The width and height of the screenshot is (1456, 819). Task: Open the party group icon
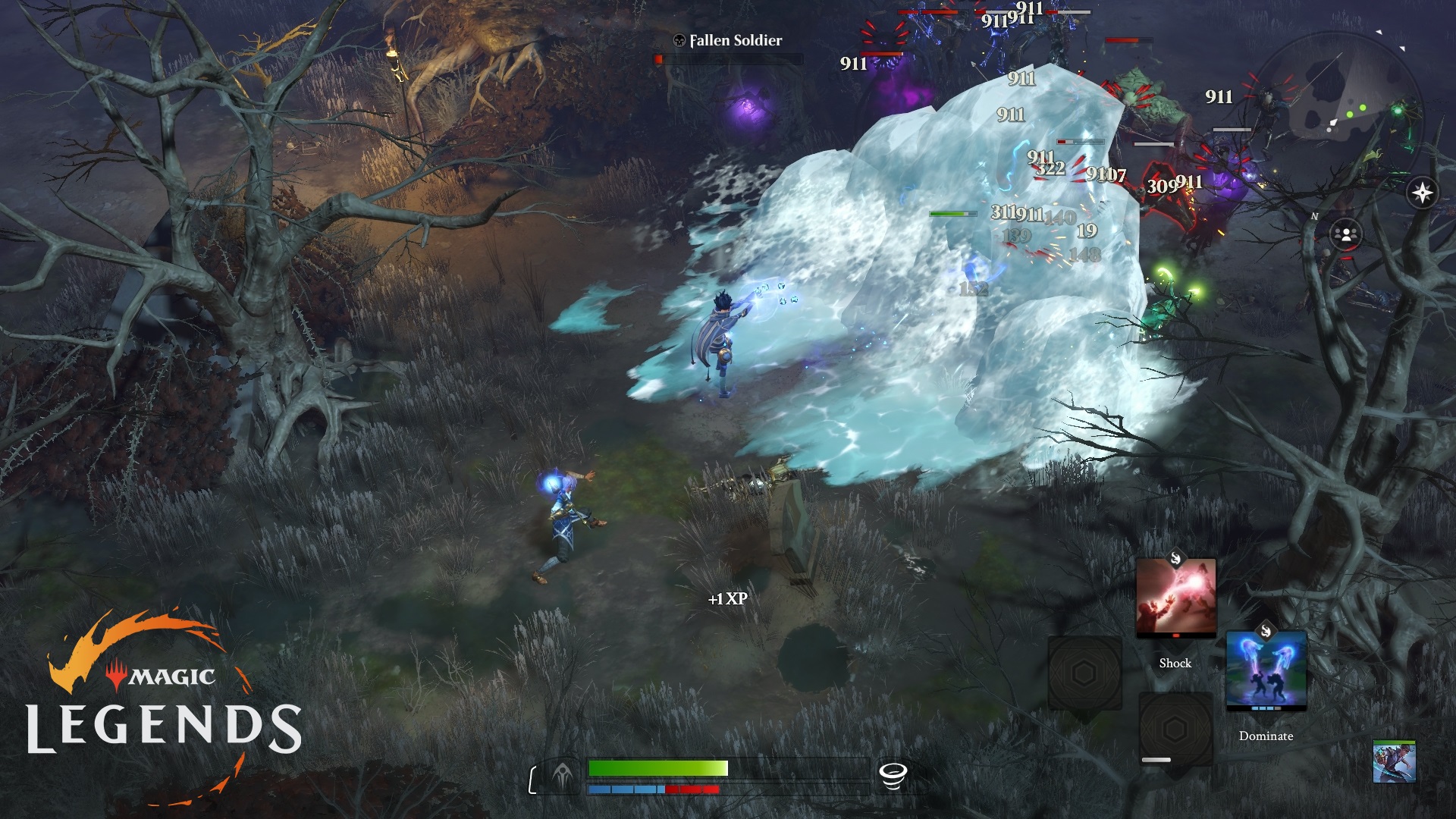point(1346,234)
